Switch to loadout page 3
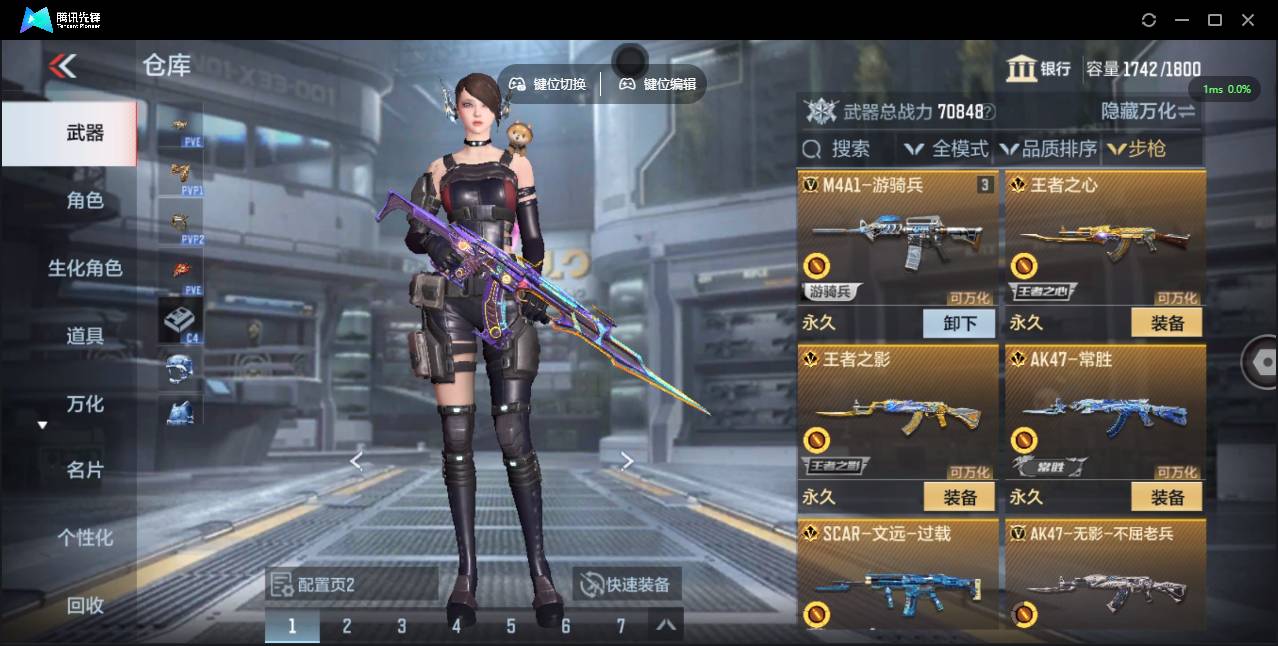 click(401, 626)
